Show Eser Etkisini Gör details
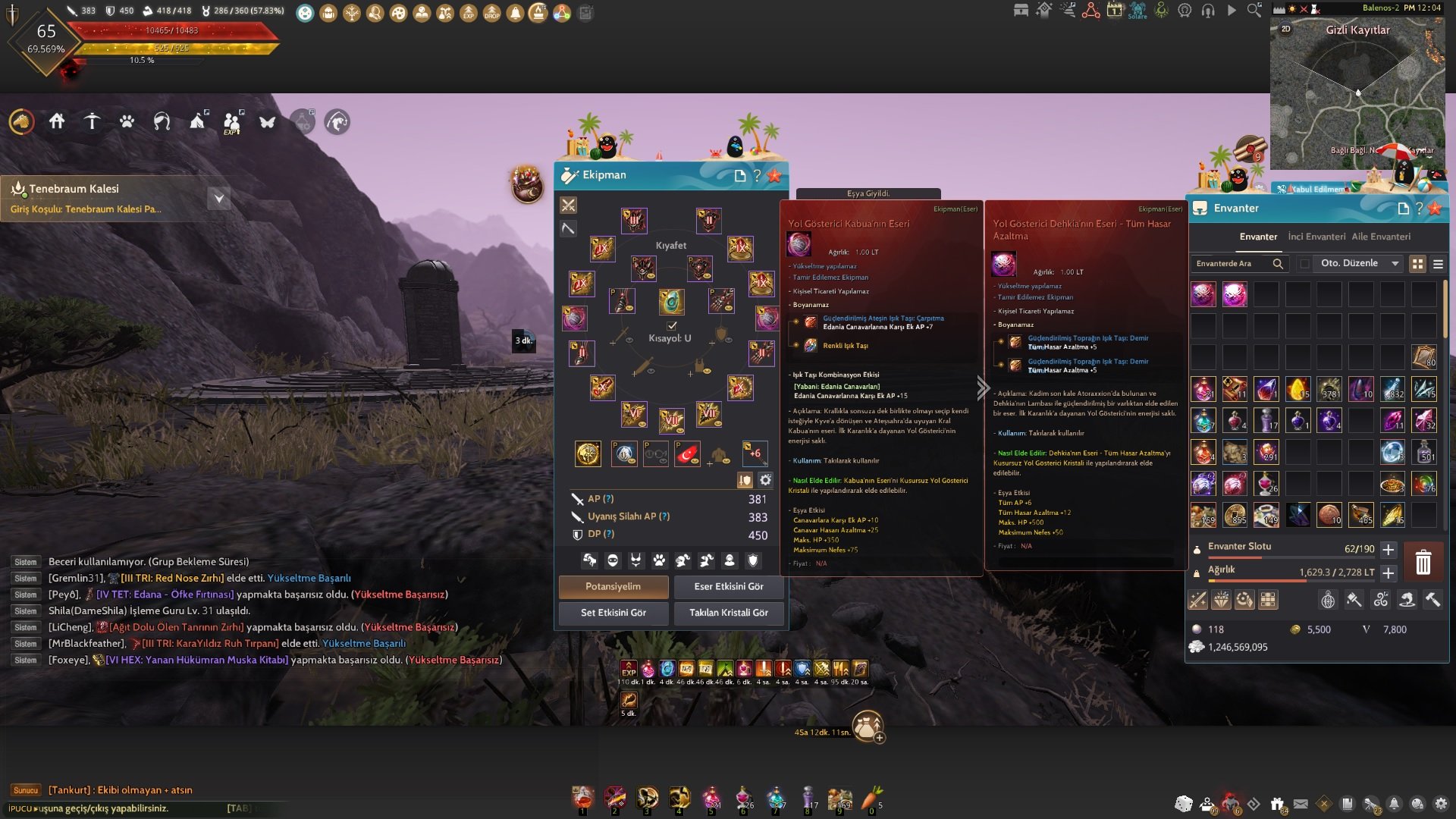Image resolution: width=1456 pixels, height=819 pixels. 728,587
